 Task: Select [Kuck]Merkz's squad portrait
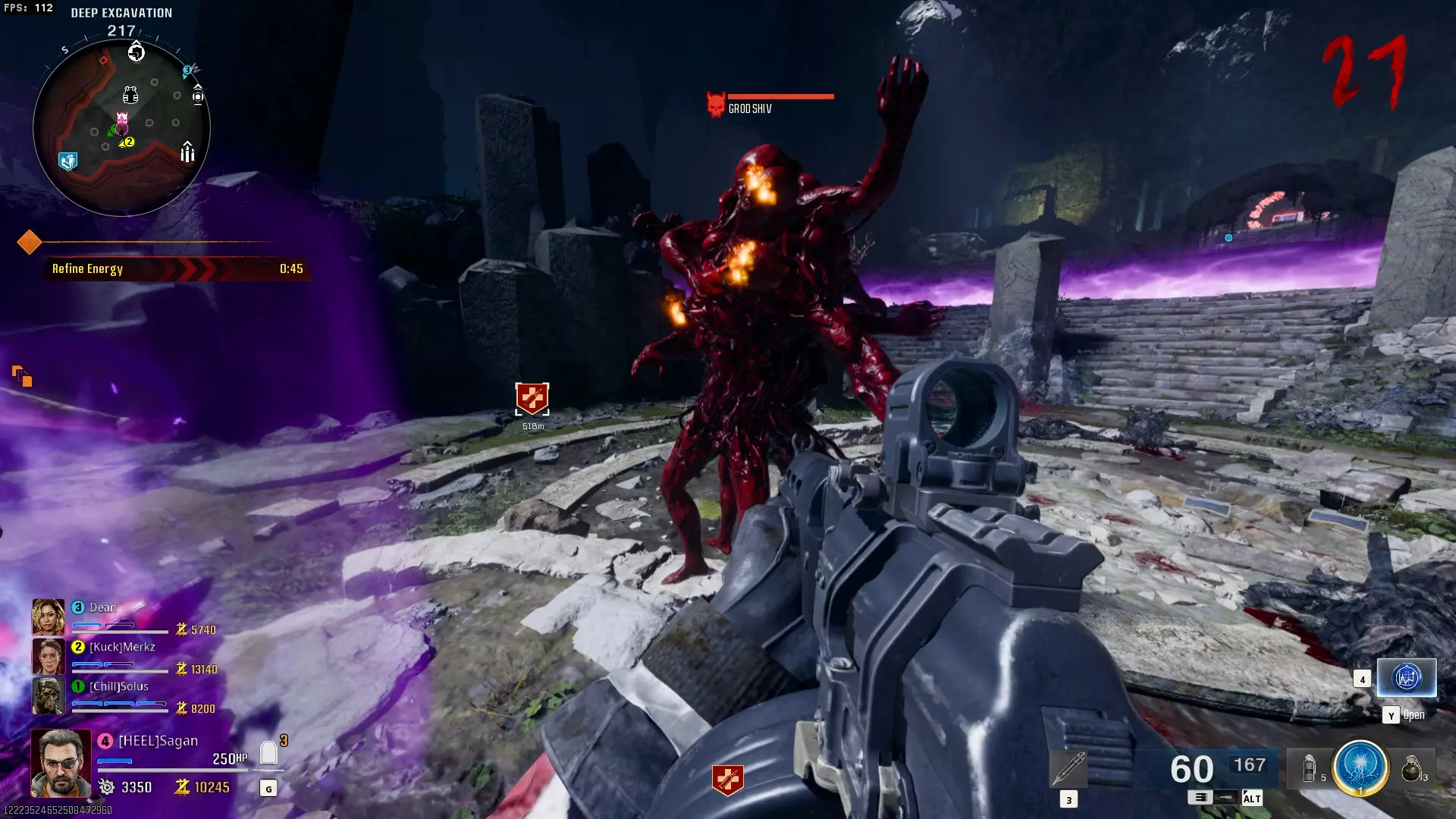[x=48, y=656]
